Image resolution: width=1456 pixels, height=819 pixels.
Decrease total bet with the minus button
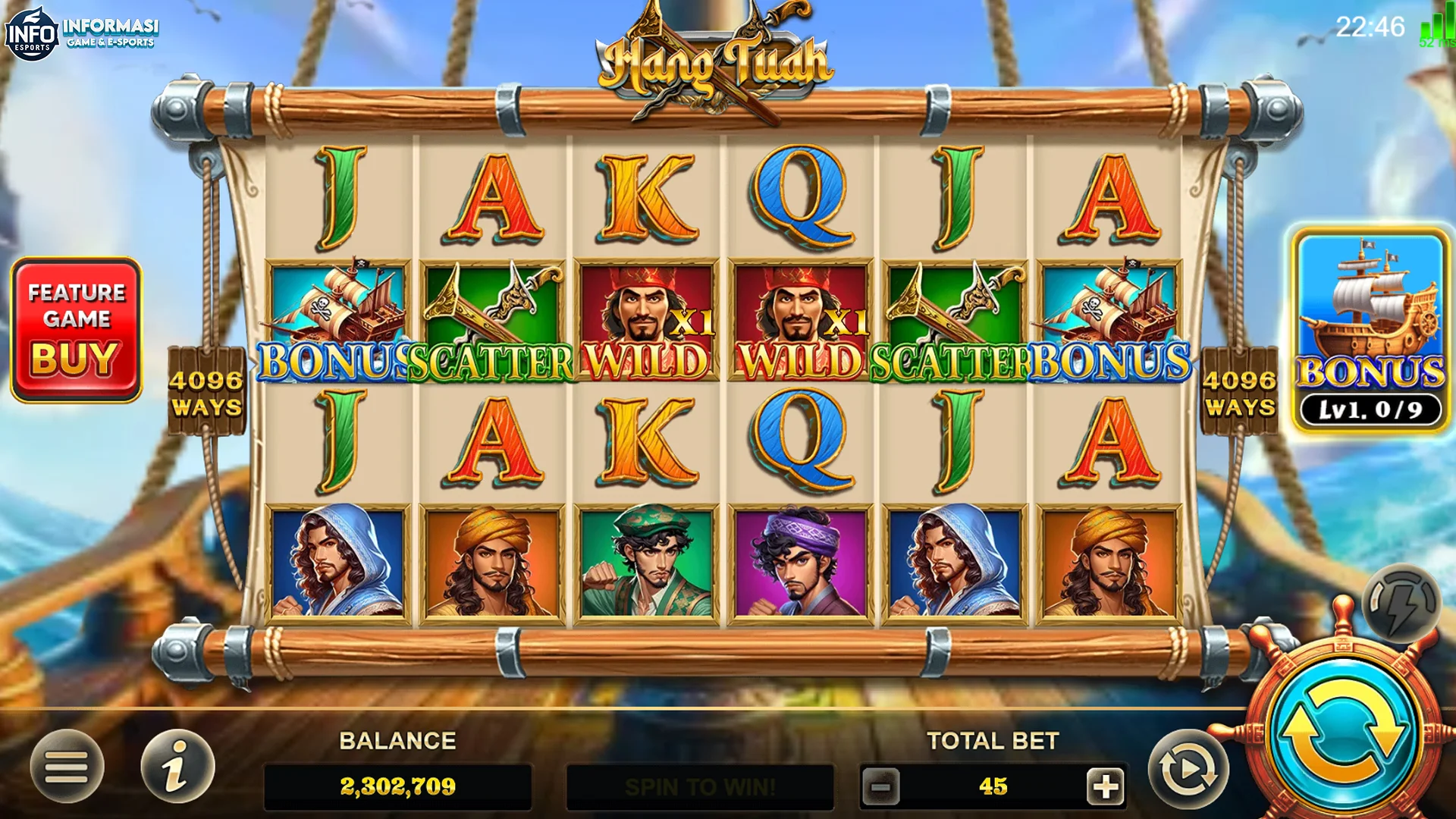click(x=880, y=786)
